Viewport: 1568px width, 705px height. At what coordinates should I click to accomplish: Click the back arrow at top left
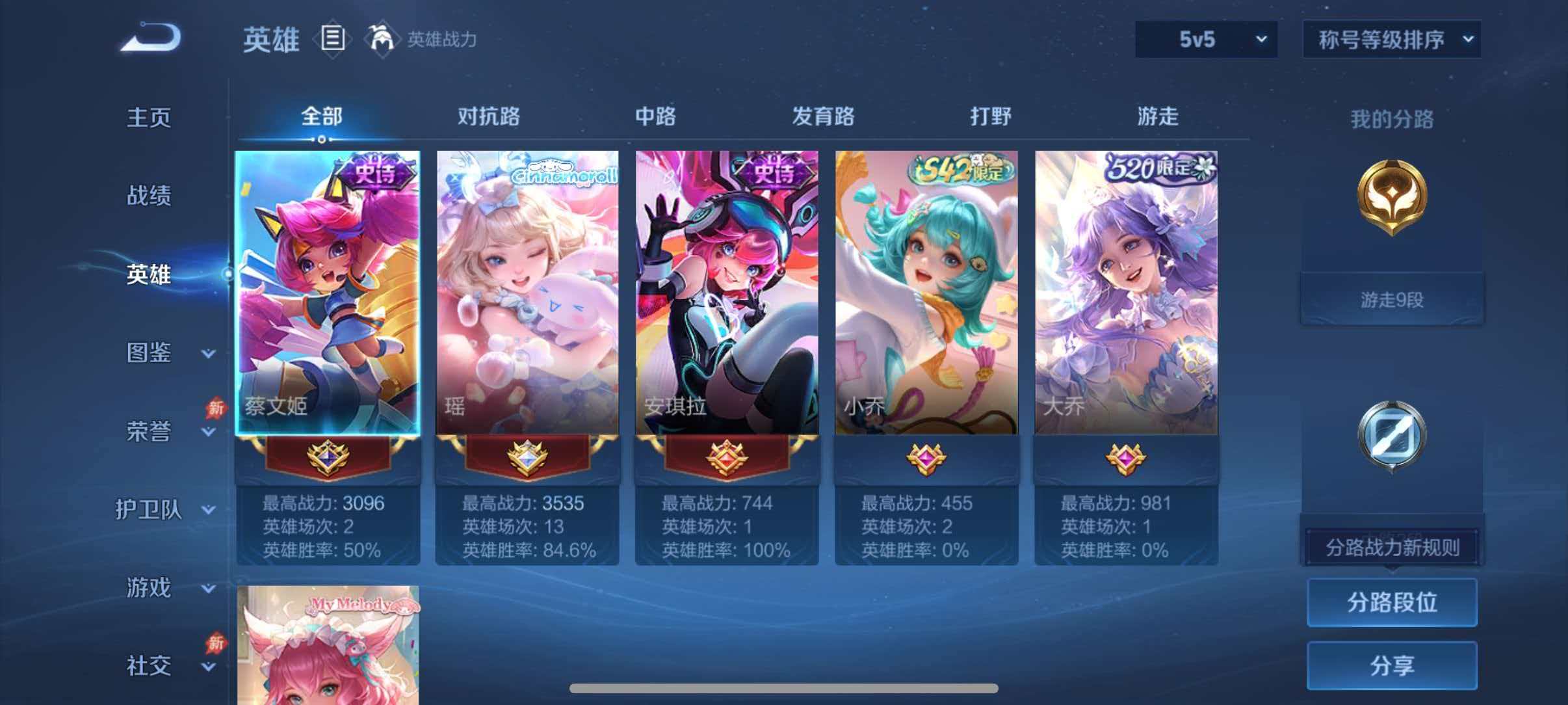pos(151,37)
